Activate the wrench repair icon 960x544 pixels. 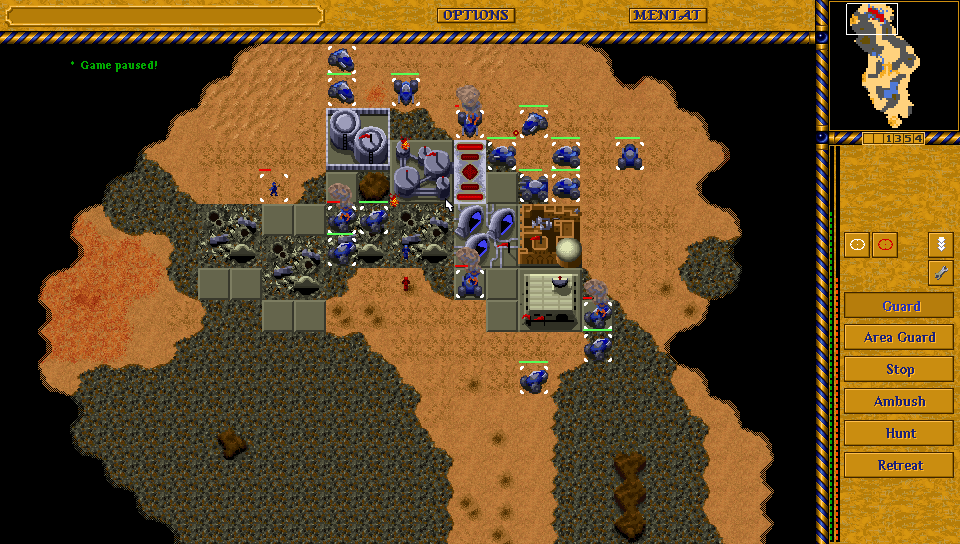(x=940, y=272)
